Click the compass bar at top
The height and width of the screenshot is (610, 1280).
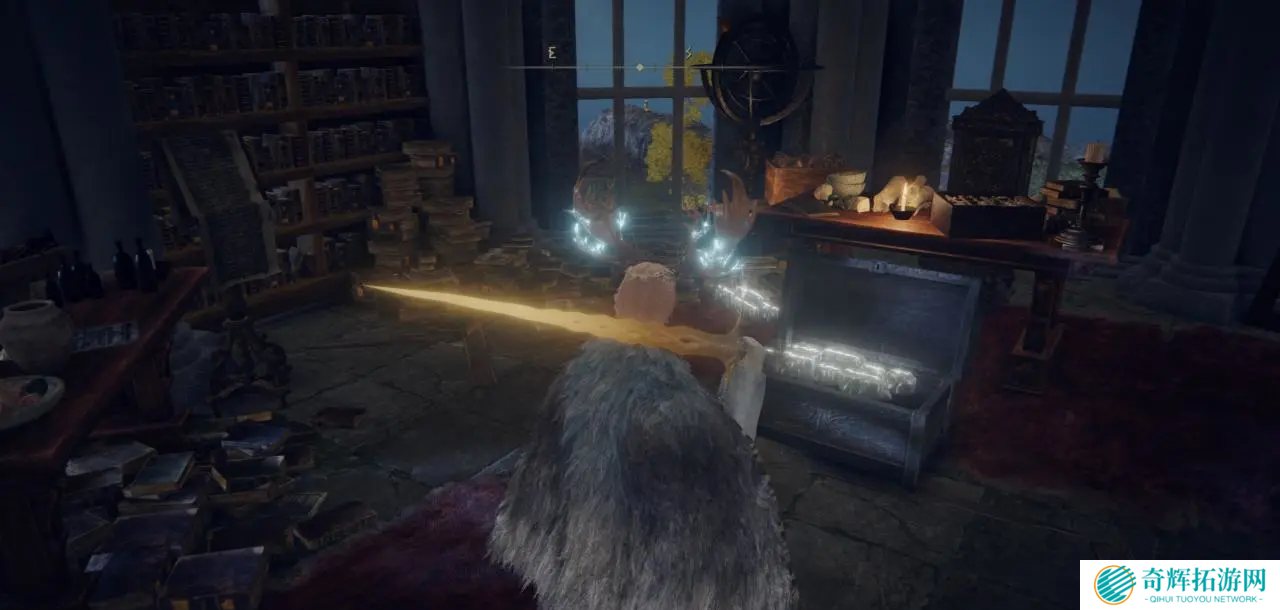point(640,67)
